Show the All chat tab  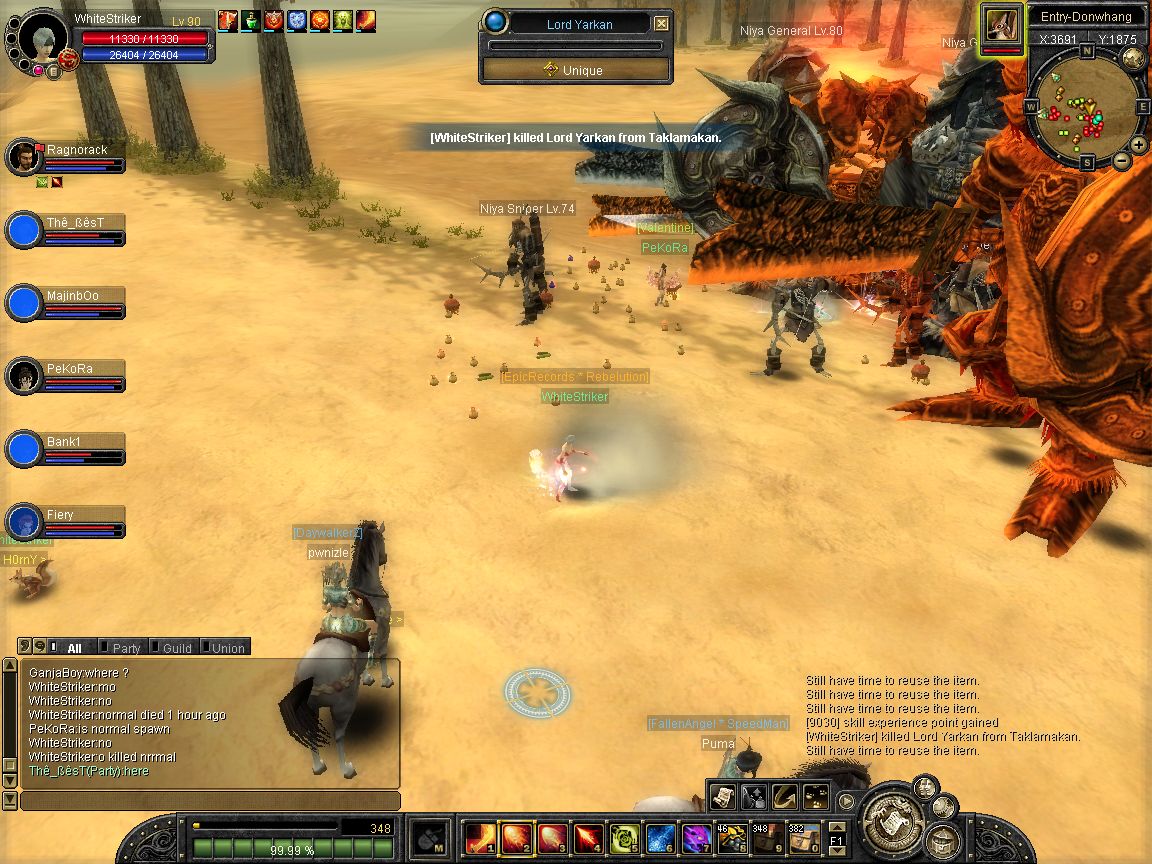[x=73, y=648]
